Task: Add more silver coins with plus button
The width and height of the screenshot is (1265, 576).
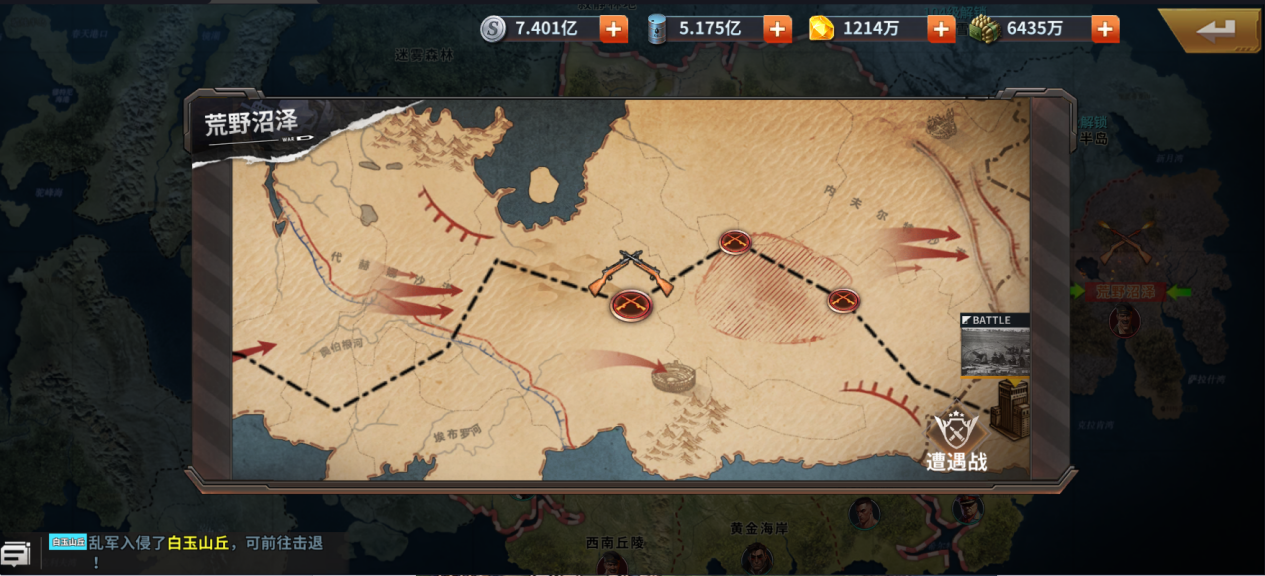Action: 613,29
